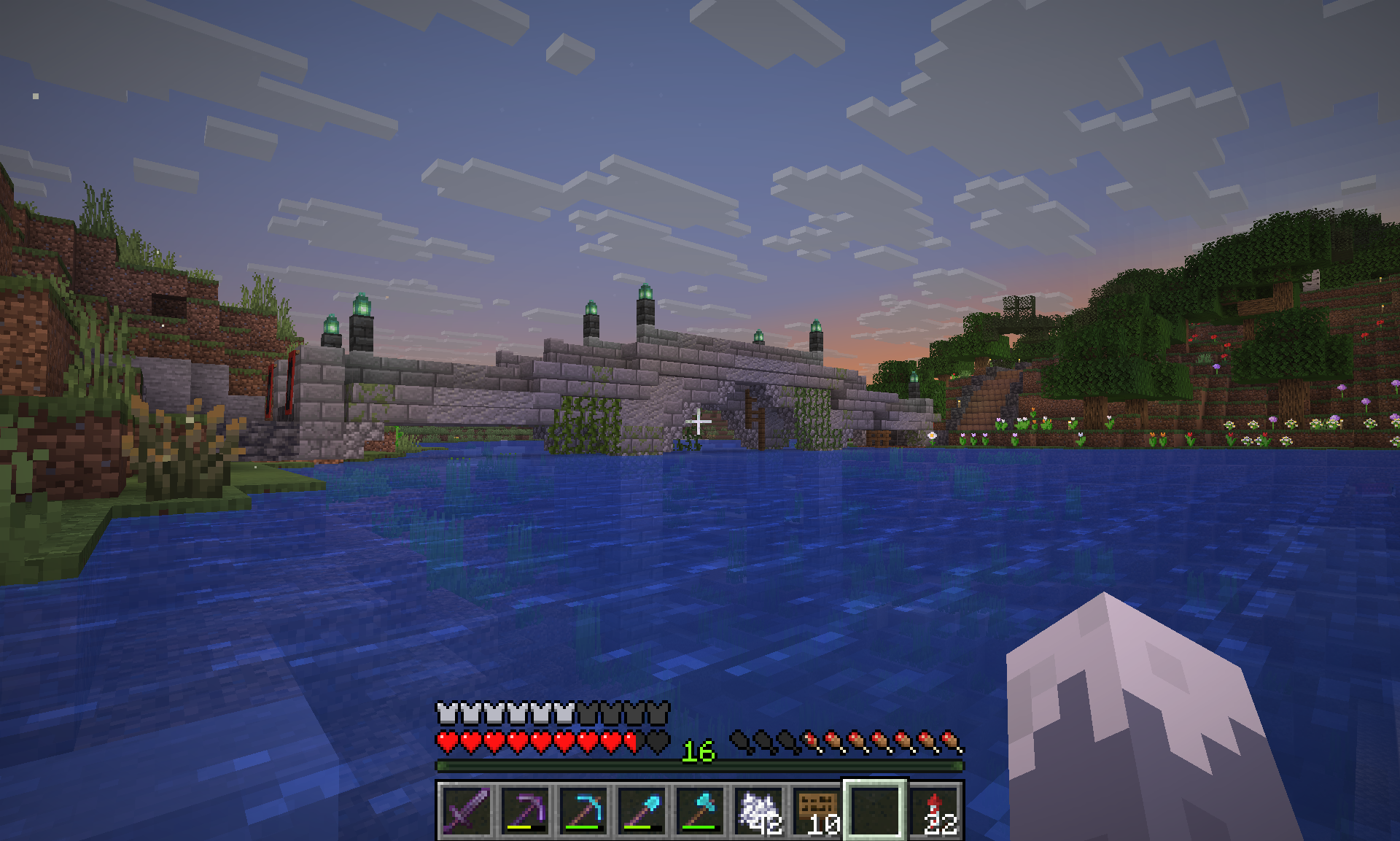The width and height of the screenshot is (1400, 841).
Task: Select the netherite pickaxe hotbar slot
Action: [525, 810]
